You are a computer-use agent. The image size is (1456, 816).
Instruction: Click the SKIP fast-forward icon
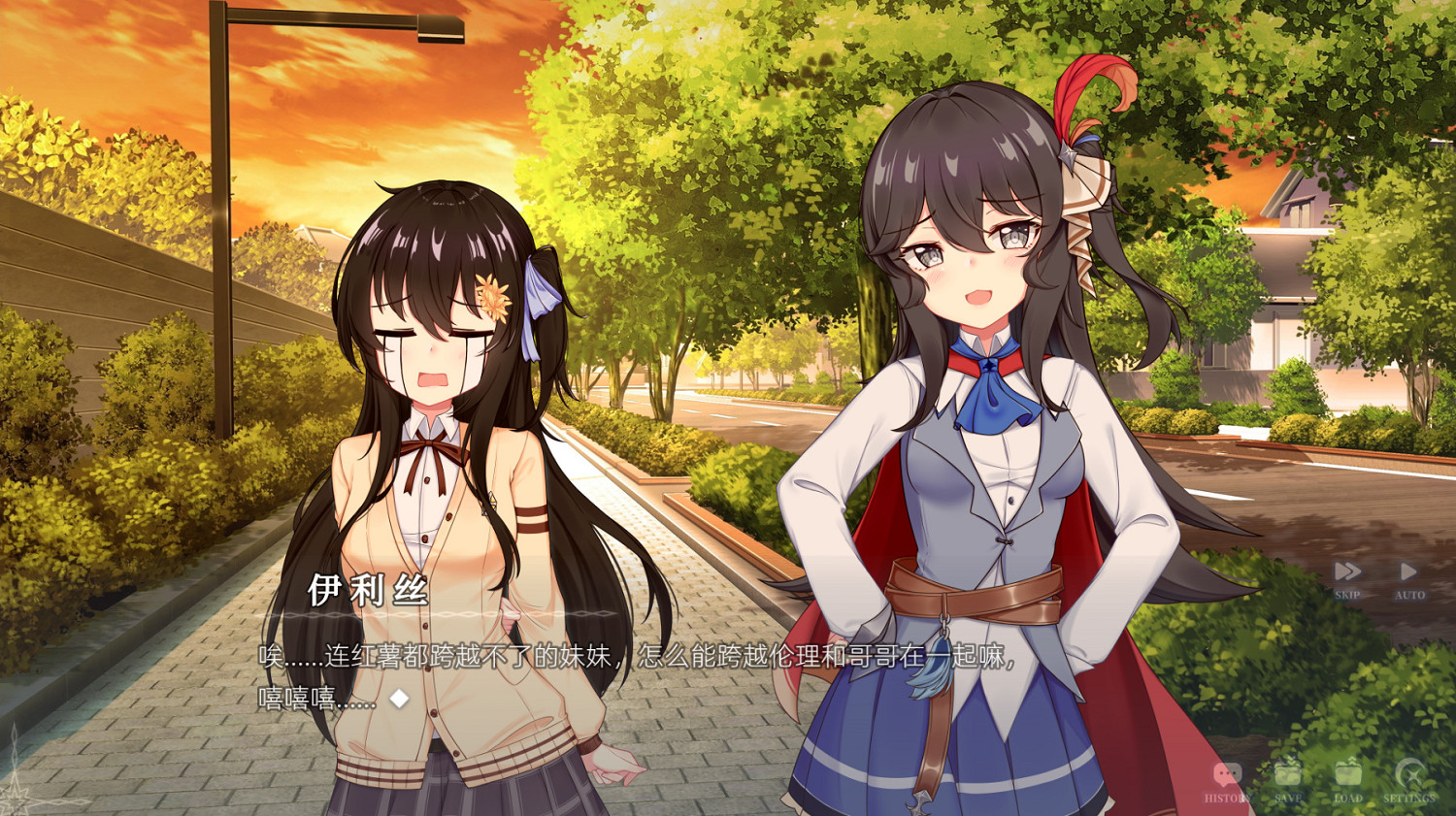[x=1347, y=571]
